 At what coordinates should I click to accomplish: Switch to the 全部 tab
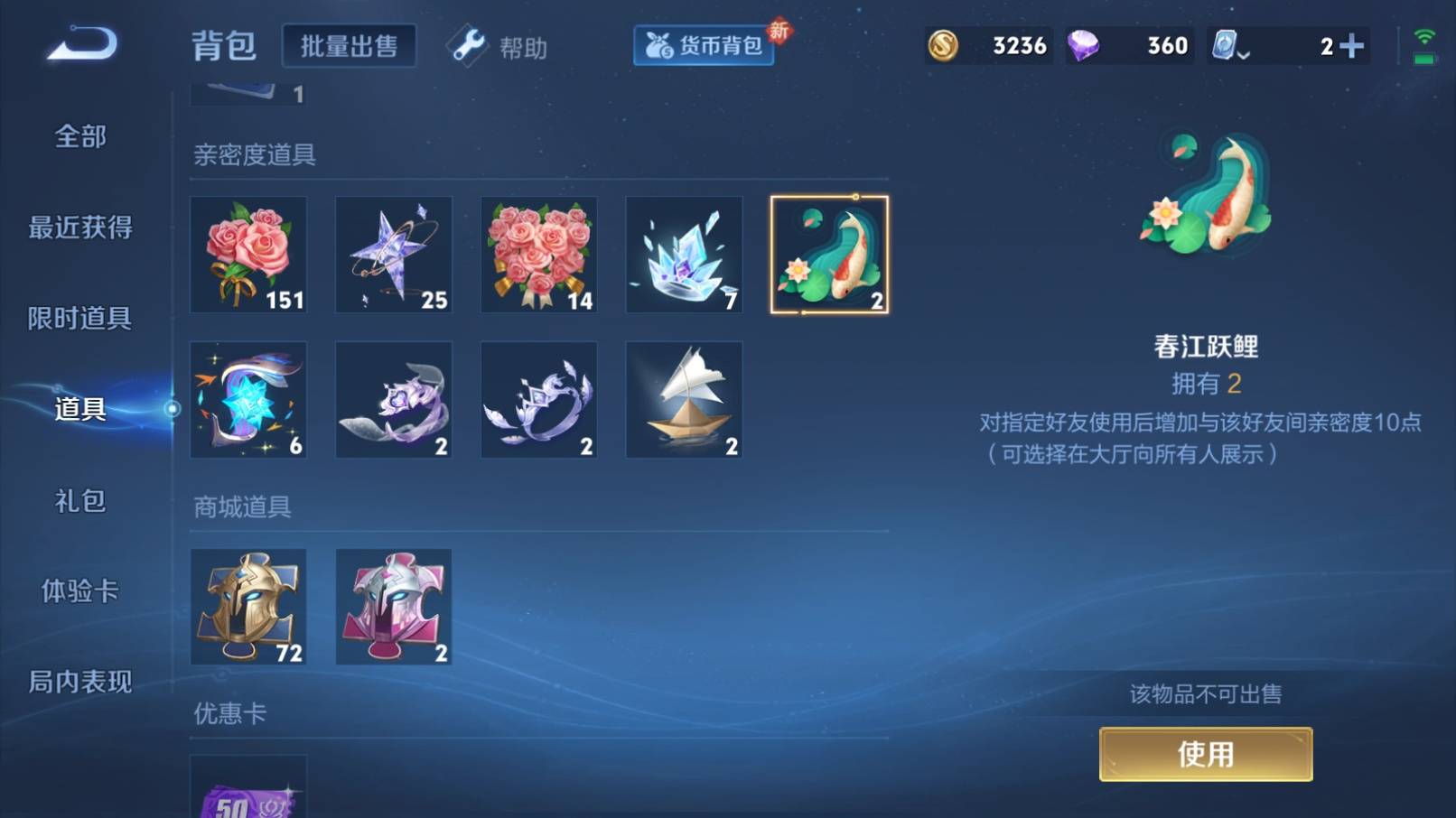(79, 136)
